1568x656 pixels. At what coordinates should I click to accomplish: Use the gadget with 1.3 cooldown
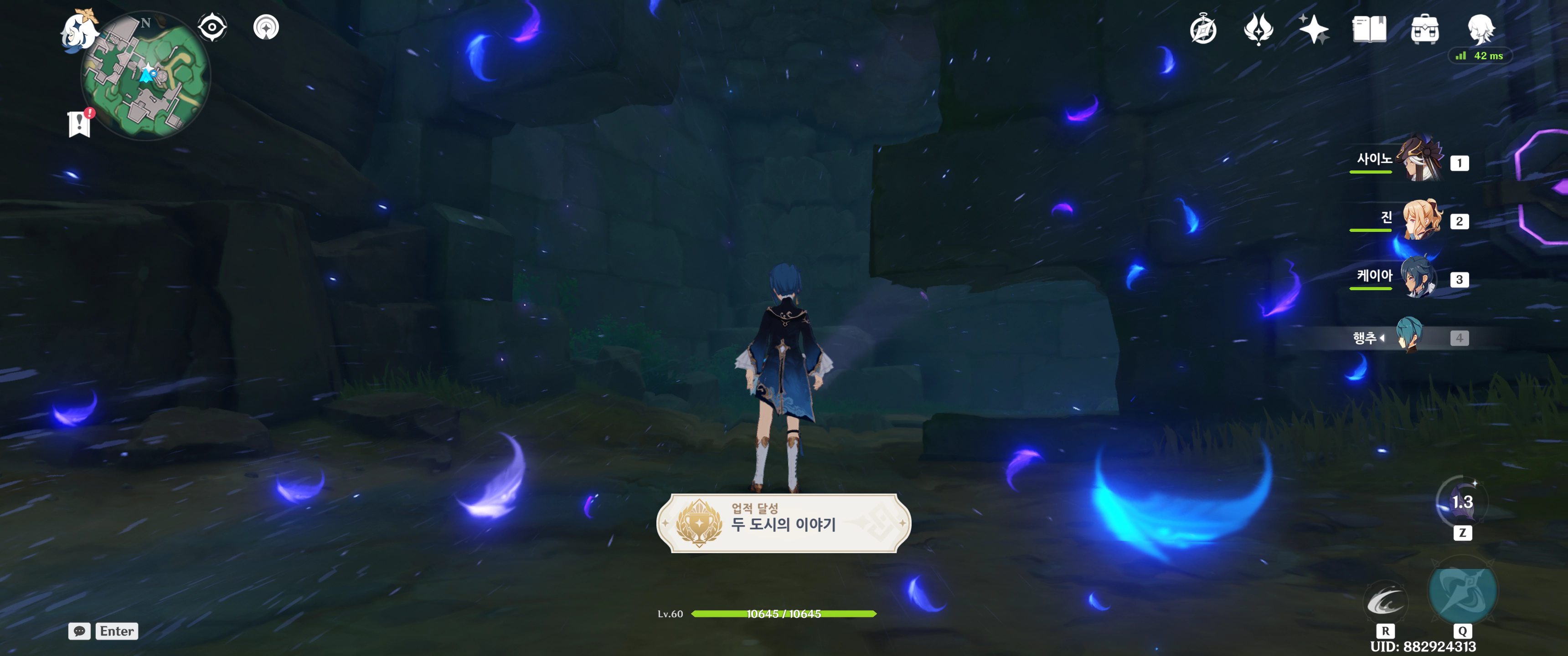(1461, 502)
